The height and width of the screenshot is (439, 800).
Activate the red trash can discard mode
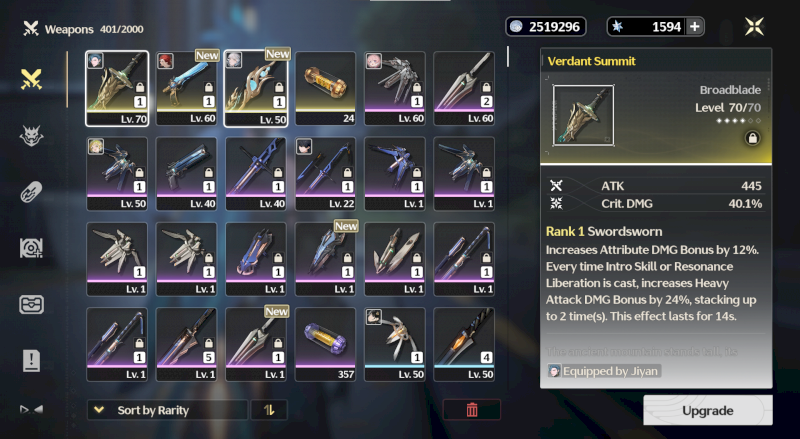[472, 409]
